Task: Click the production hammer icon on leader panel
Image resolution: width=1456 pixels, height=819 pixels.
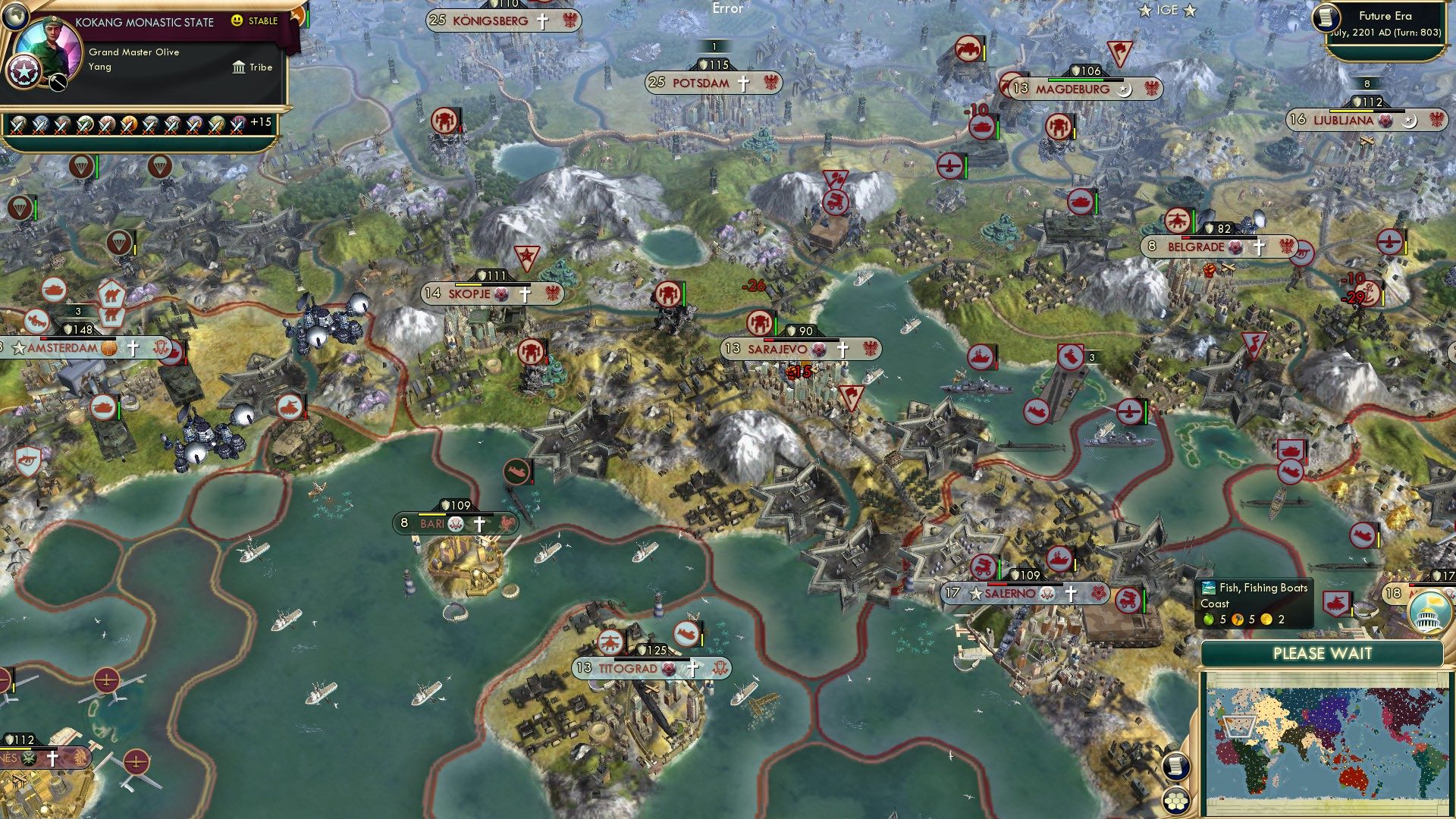Action: pos(56,82)
